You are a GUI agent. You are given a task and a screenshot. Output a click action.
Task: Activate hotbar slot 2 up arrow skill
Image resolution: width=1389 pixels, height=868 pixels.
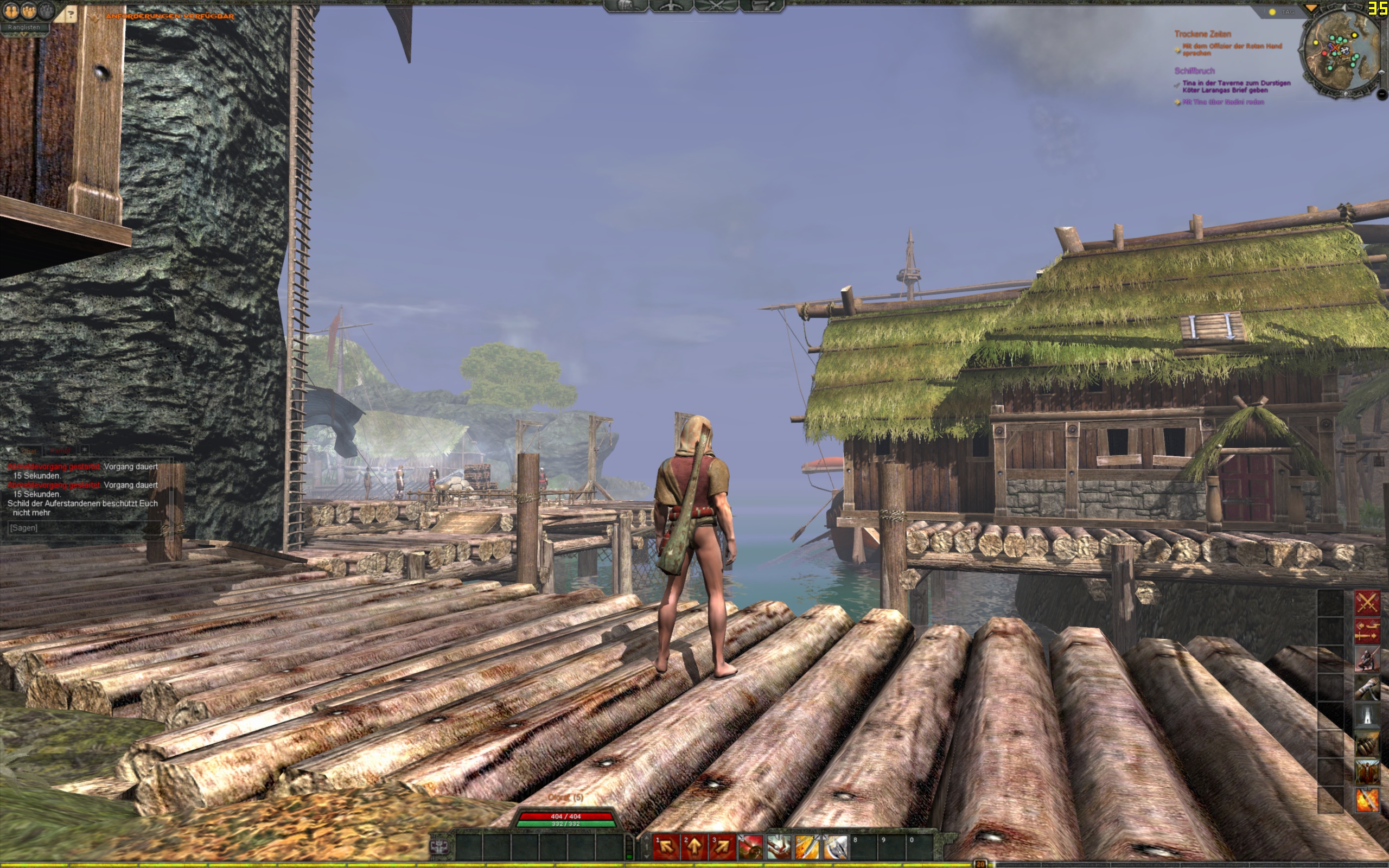click(x=694, y=846)
